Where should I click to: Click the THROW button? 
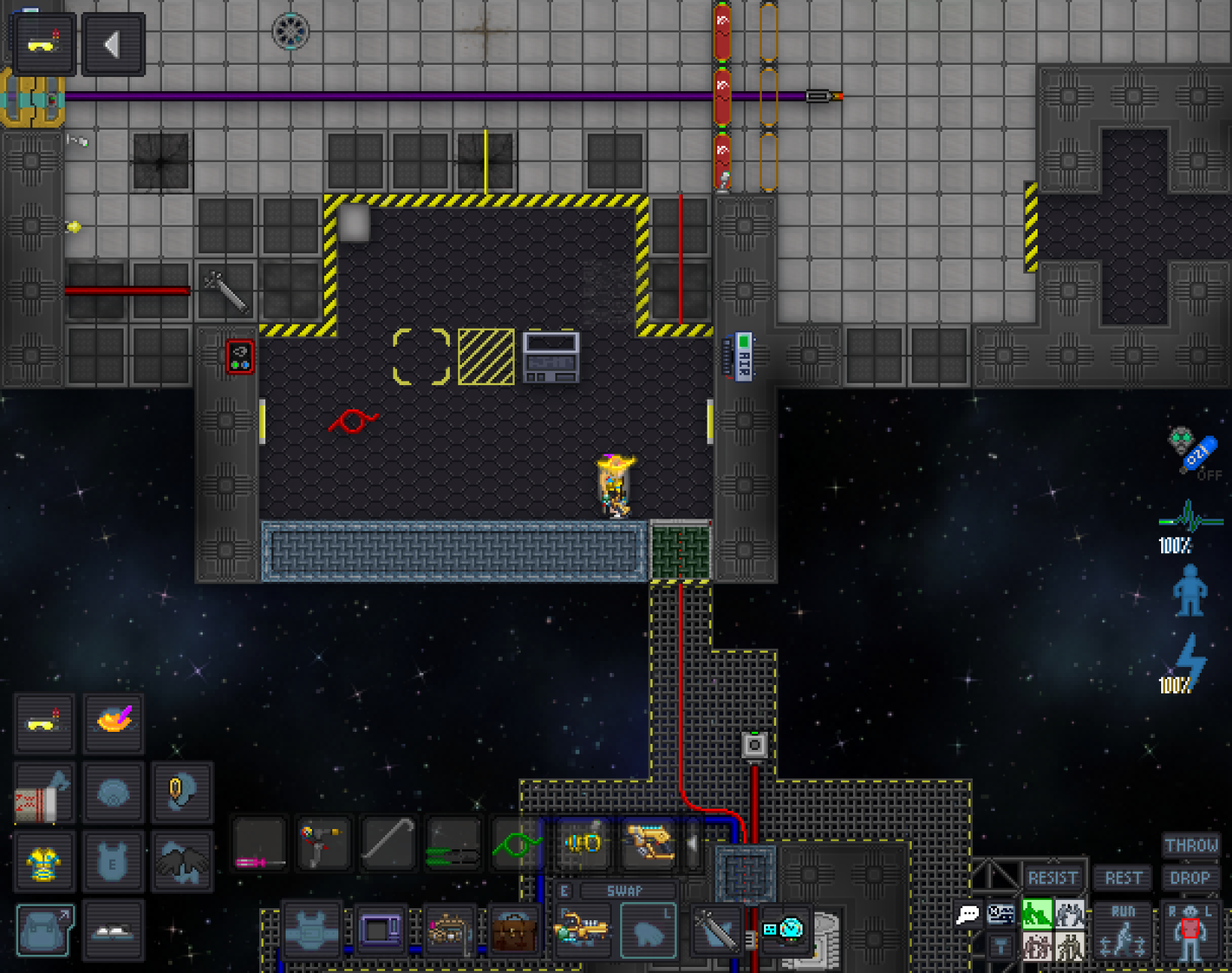coord(1191,846)
